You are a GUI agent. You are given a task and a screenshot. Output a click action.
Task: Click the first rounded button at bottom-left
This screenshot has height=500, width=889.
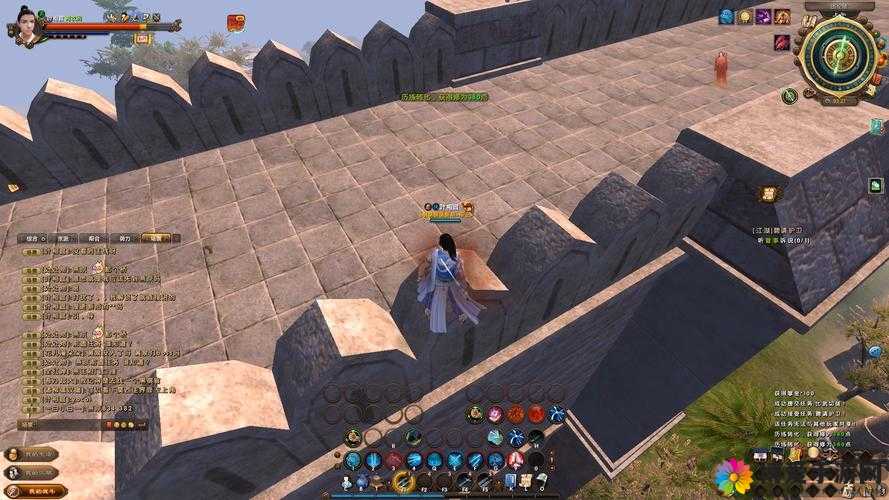(32, 454)
